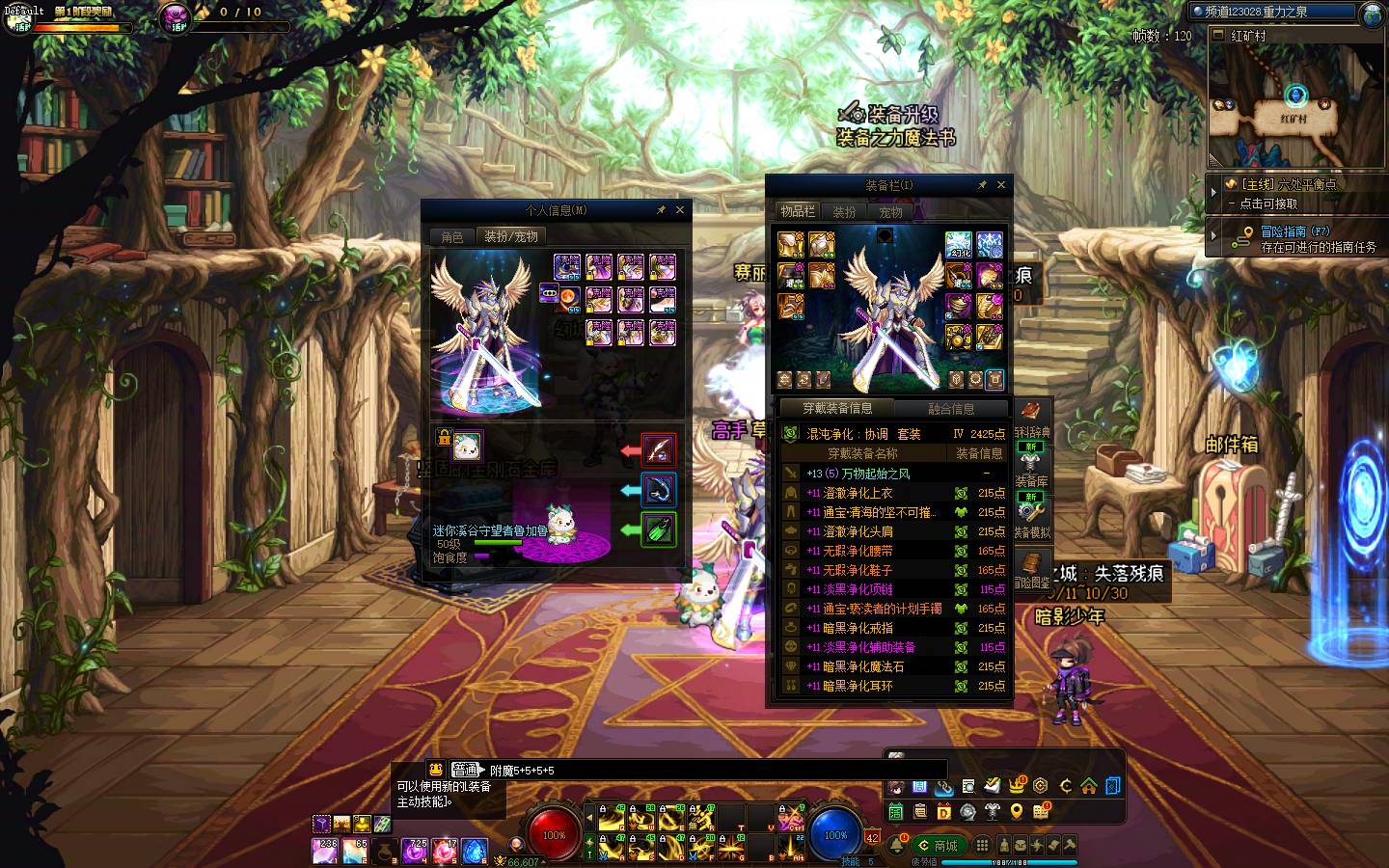1389x868 pixels.
Task: Close the 装备栏 equipment window
Action: coord(1000,185)
